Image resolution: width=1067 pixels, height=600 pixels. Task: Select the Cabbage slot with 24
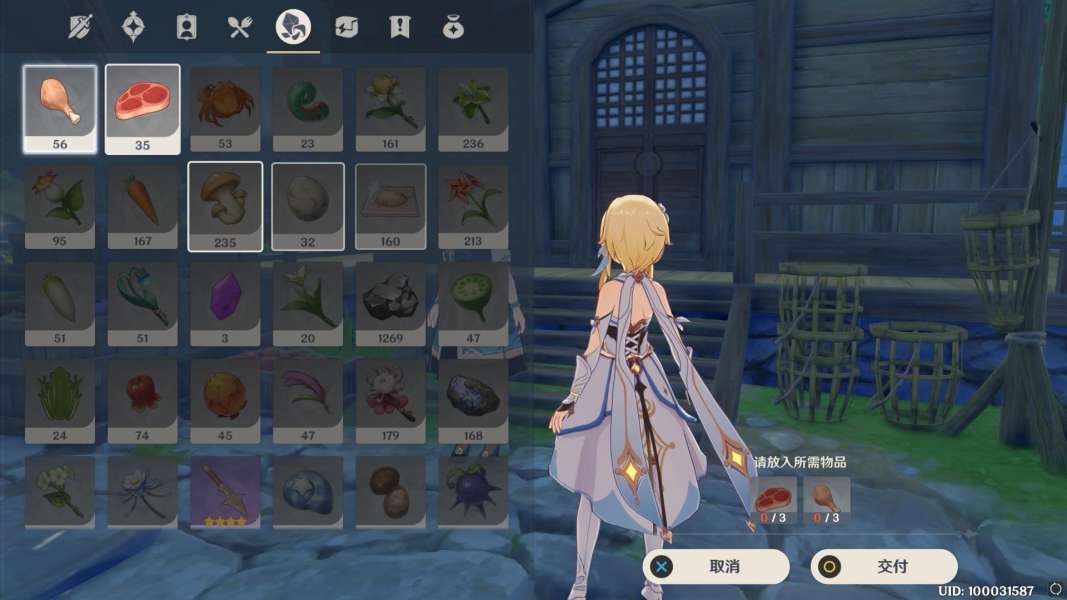click(x=60, y=400)
